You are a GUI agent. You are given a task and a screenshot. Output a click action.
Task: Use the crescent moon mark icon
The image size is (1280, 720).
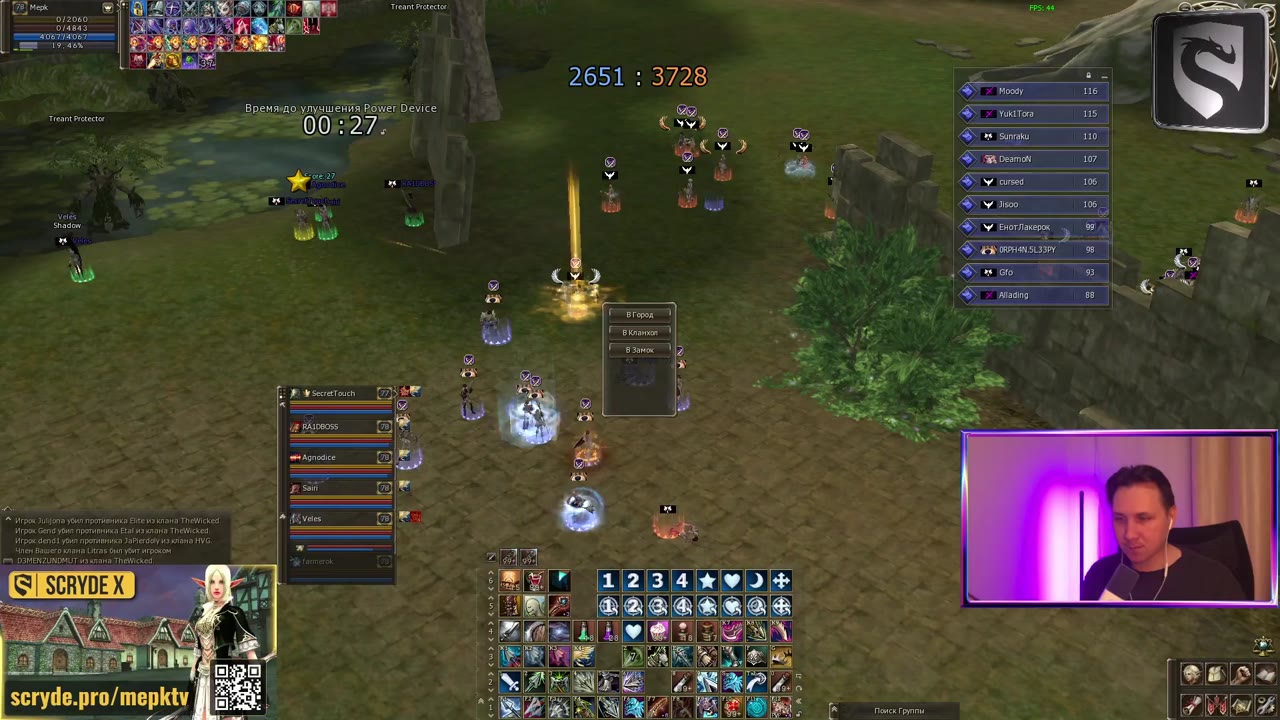[756, 581]
